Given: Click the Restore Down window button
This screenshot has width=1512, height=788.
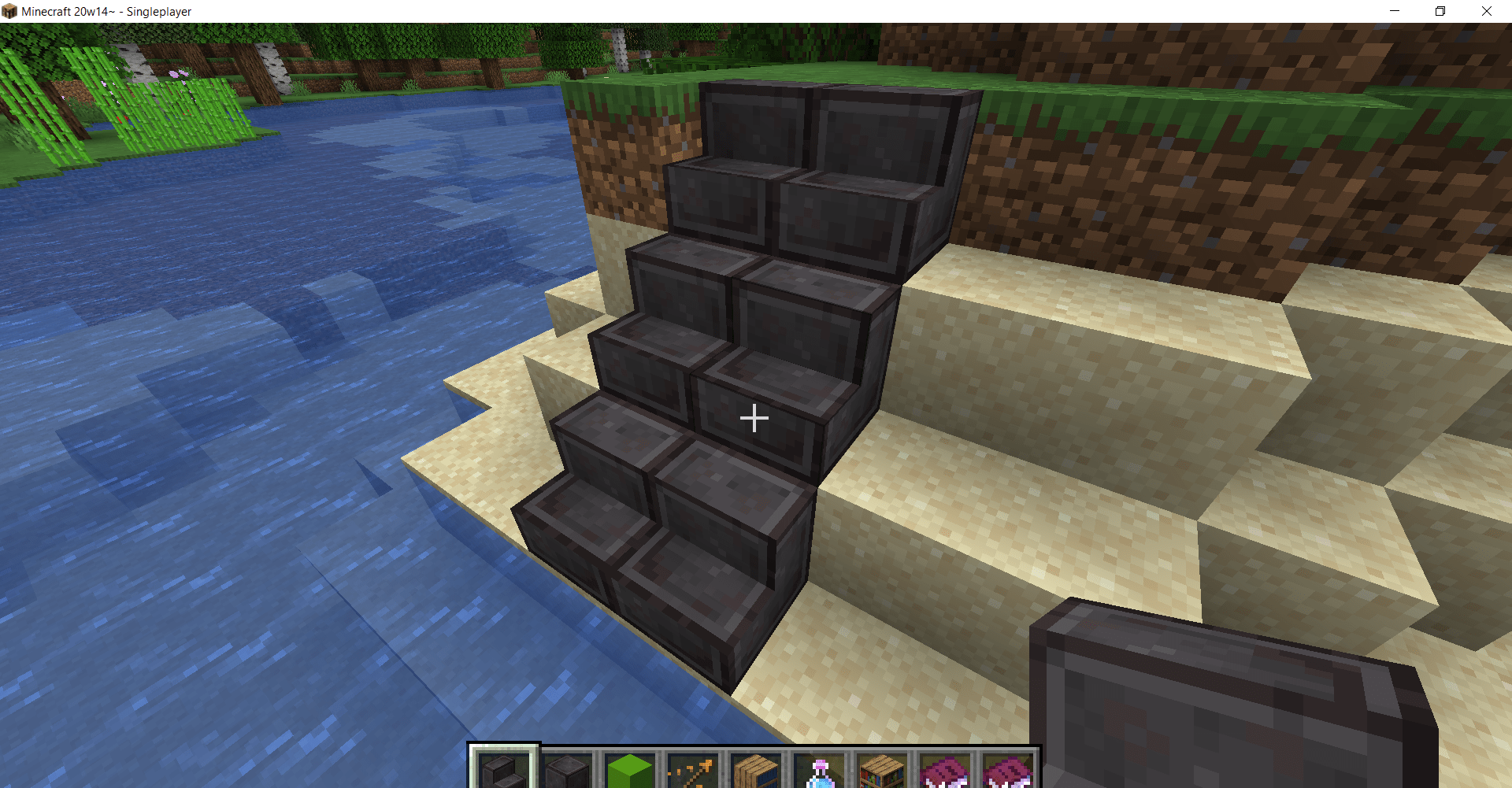Looking at the screenshot, I should (1440, 11).
